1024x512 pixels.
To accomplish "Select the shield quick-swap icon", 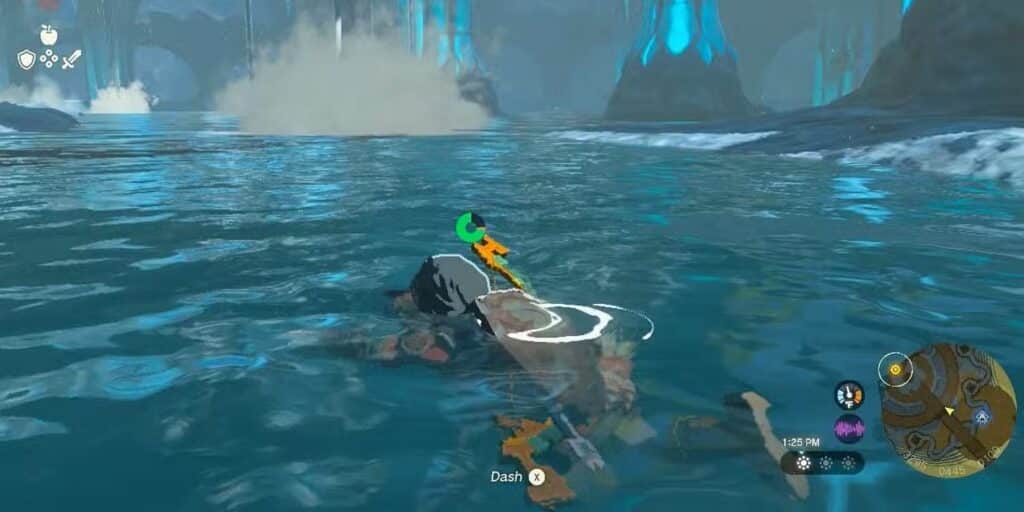I will click(x=27, y=60).
